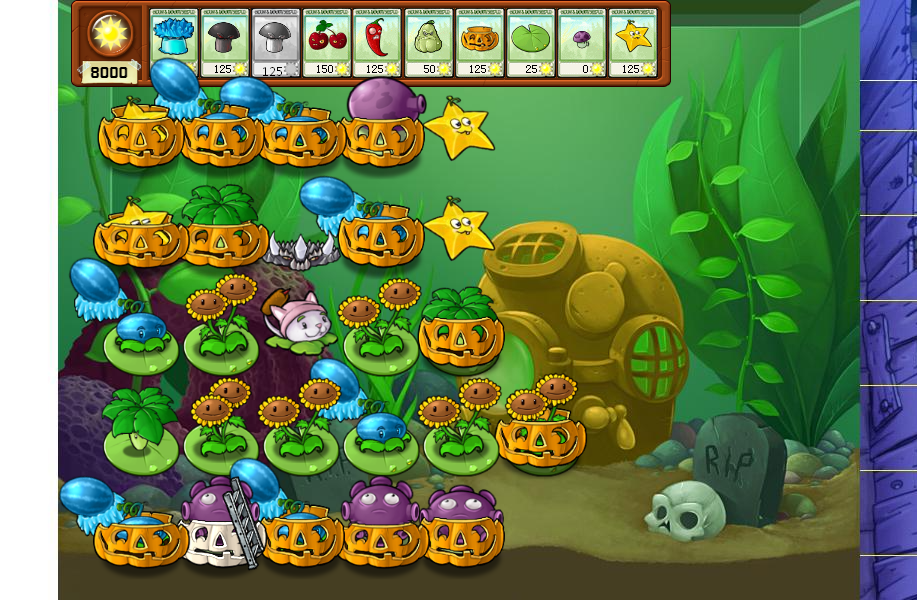
Task: Pick the Jalapeno seed packet
Action: pos(378,43)
